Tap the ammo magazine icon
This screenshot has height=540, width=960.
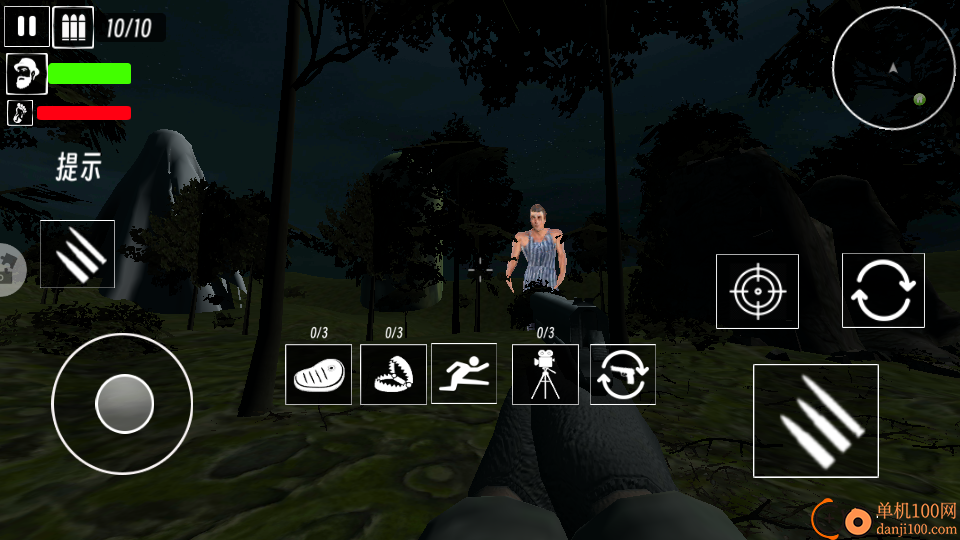(x=73, y=27)
